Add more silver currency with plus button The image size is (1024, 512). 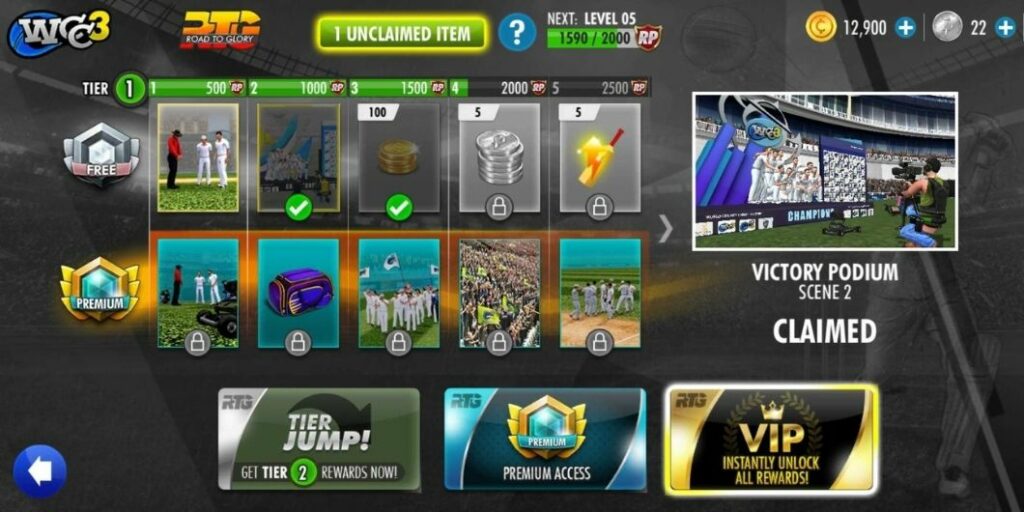click(1005, 28)
